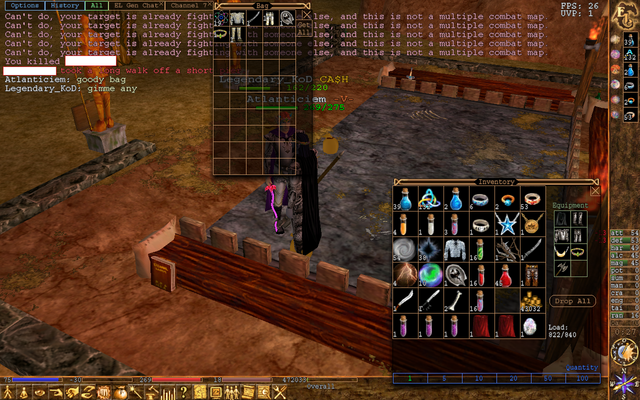Select the bone item in inventory

click(456, 301)
